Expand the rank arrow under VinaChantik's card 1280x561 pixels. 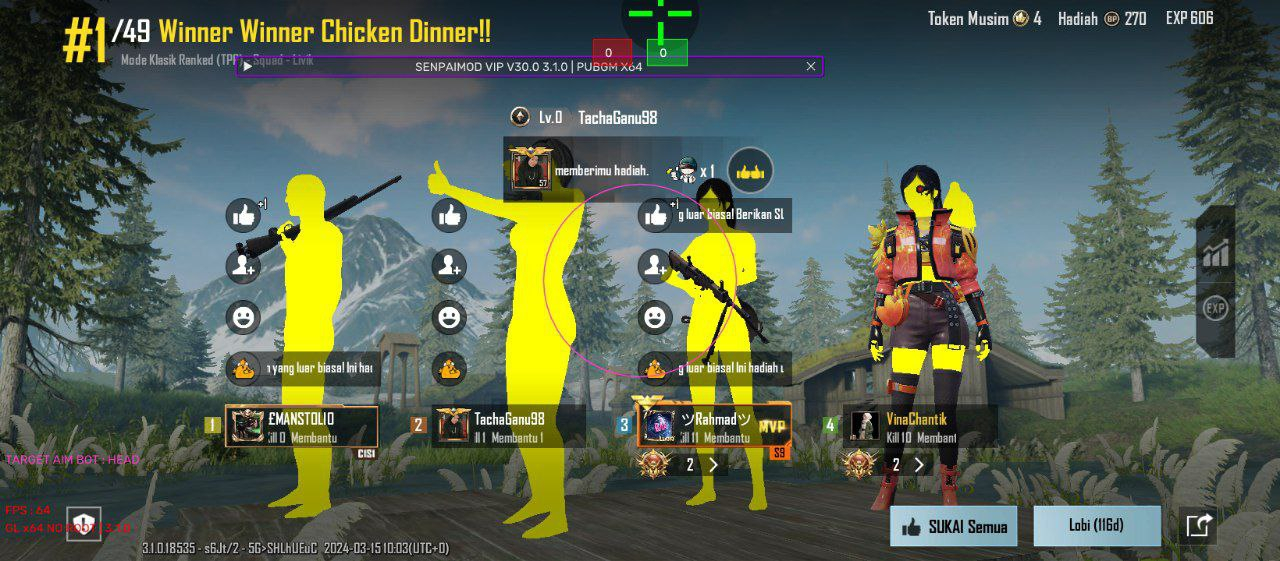point(919,464)
